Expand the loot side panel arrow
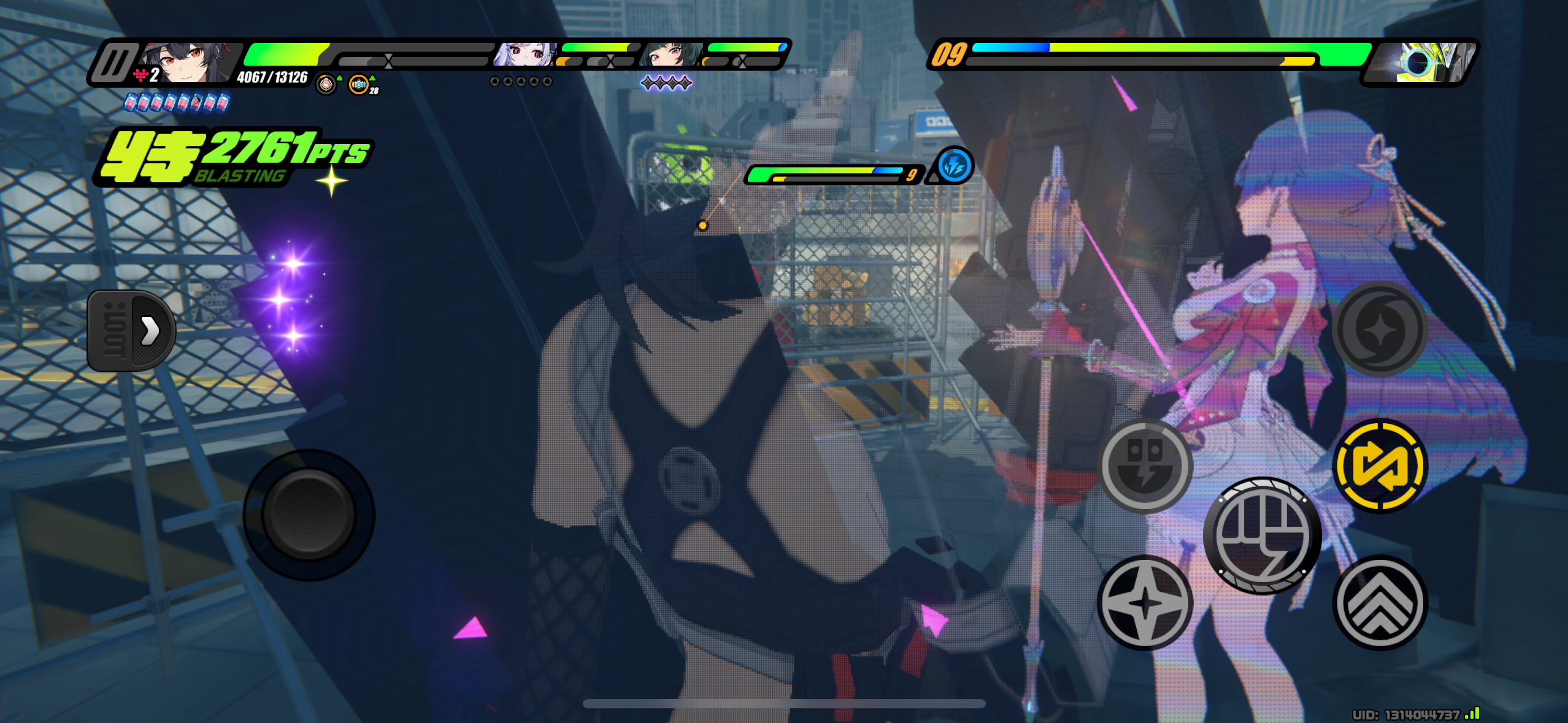Image resolution: width=1568 pixels, height=723 pixels. coord(149,331)
